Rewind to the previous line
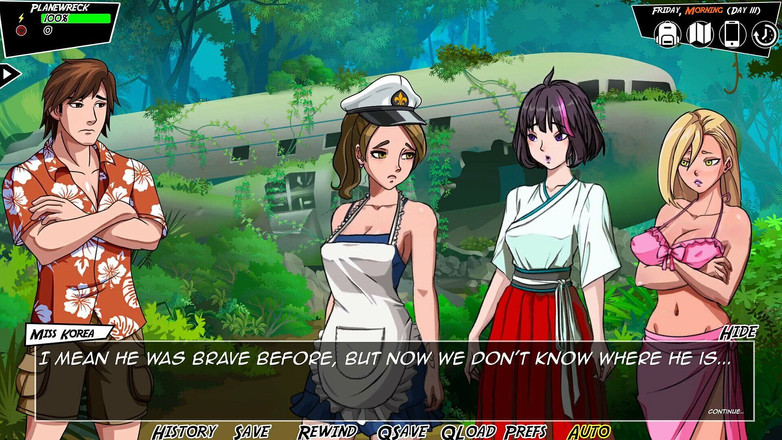782x440 pixels. 327,431
